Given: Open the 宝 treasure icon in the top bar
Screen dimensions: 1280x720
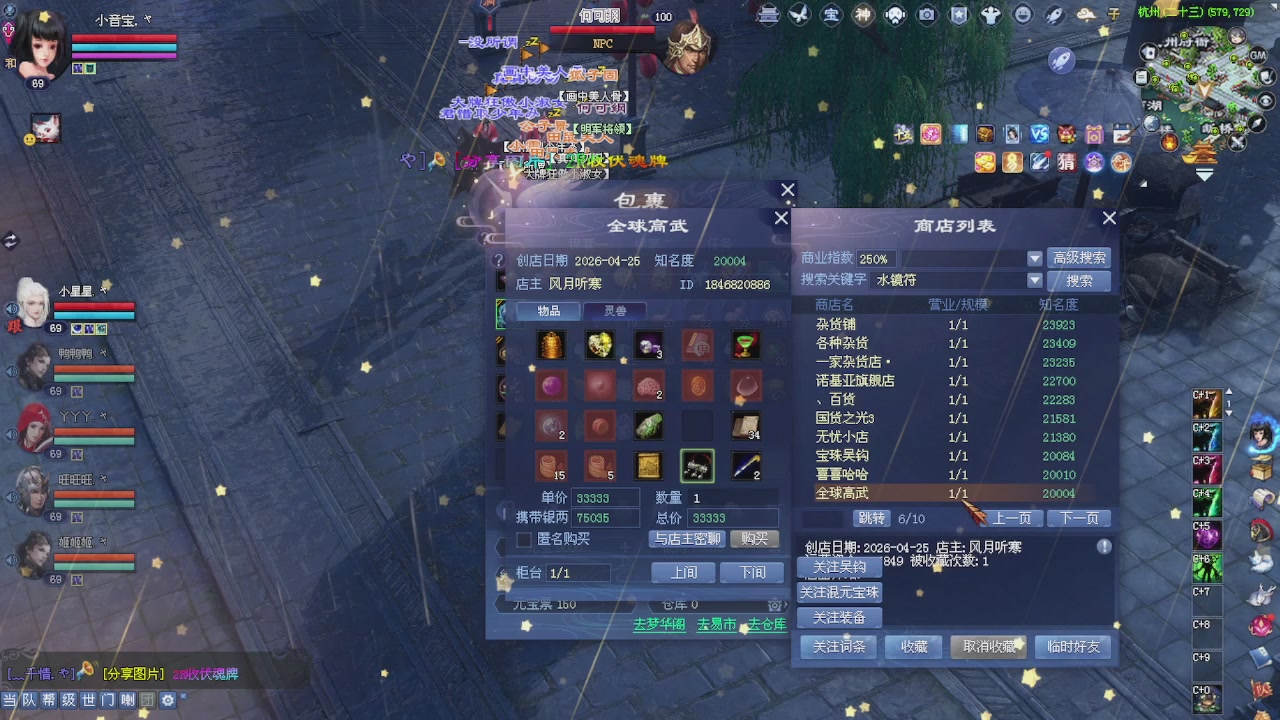Looking at the screenshot, I should tap(830, 14).
